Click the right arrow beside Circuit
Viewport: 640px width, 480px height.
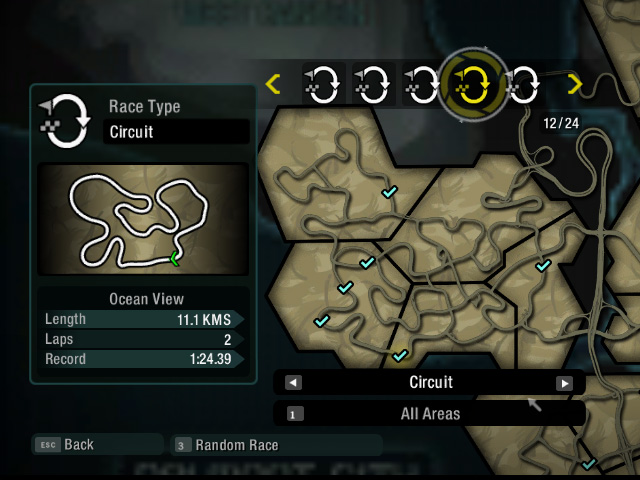pyautogui.click(x=564, y=382)
